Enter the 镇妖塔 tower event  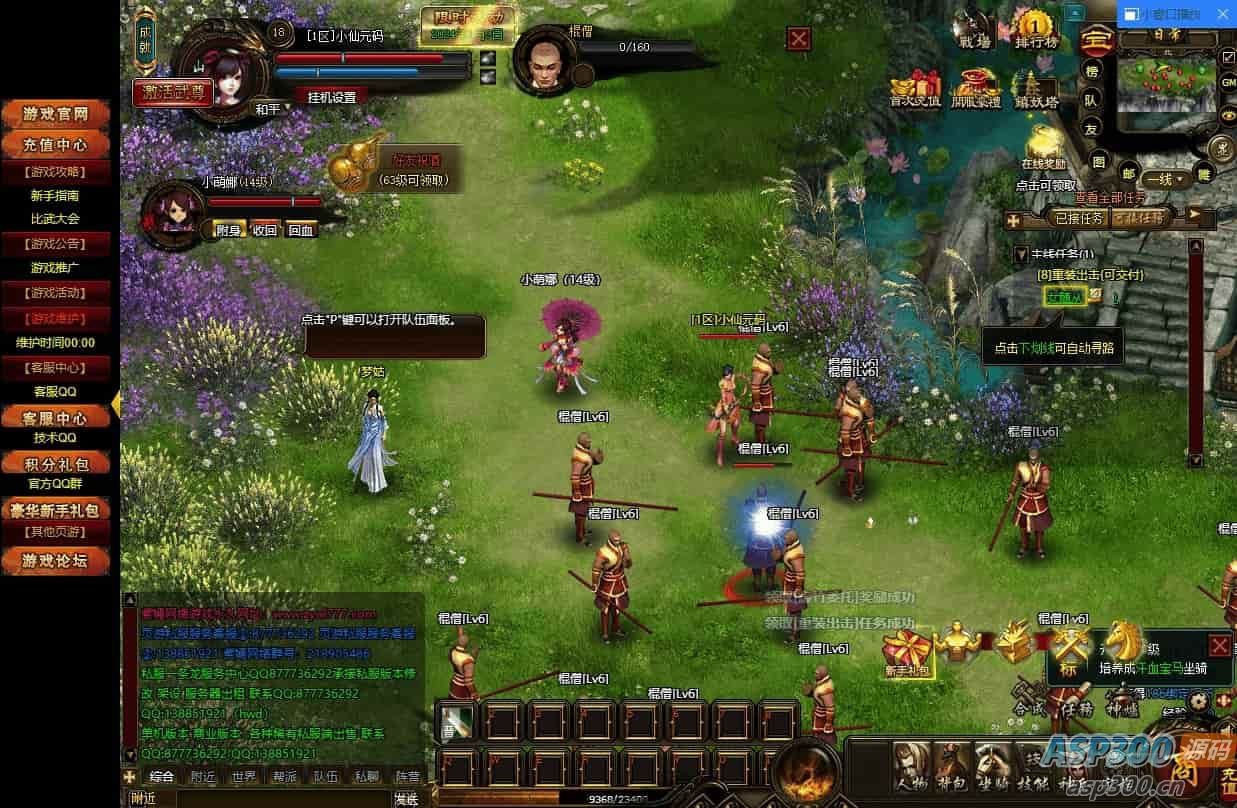click(x=1035, y=88)
